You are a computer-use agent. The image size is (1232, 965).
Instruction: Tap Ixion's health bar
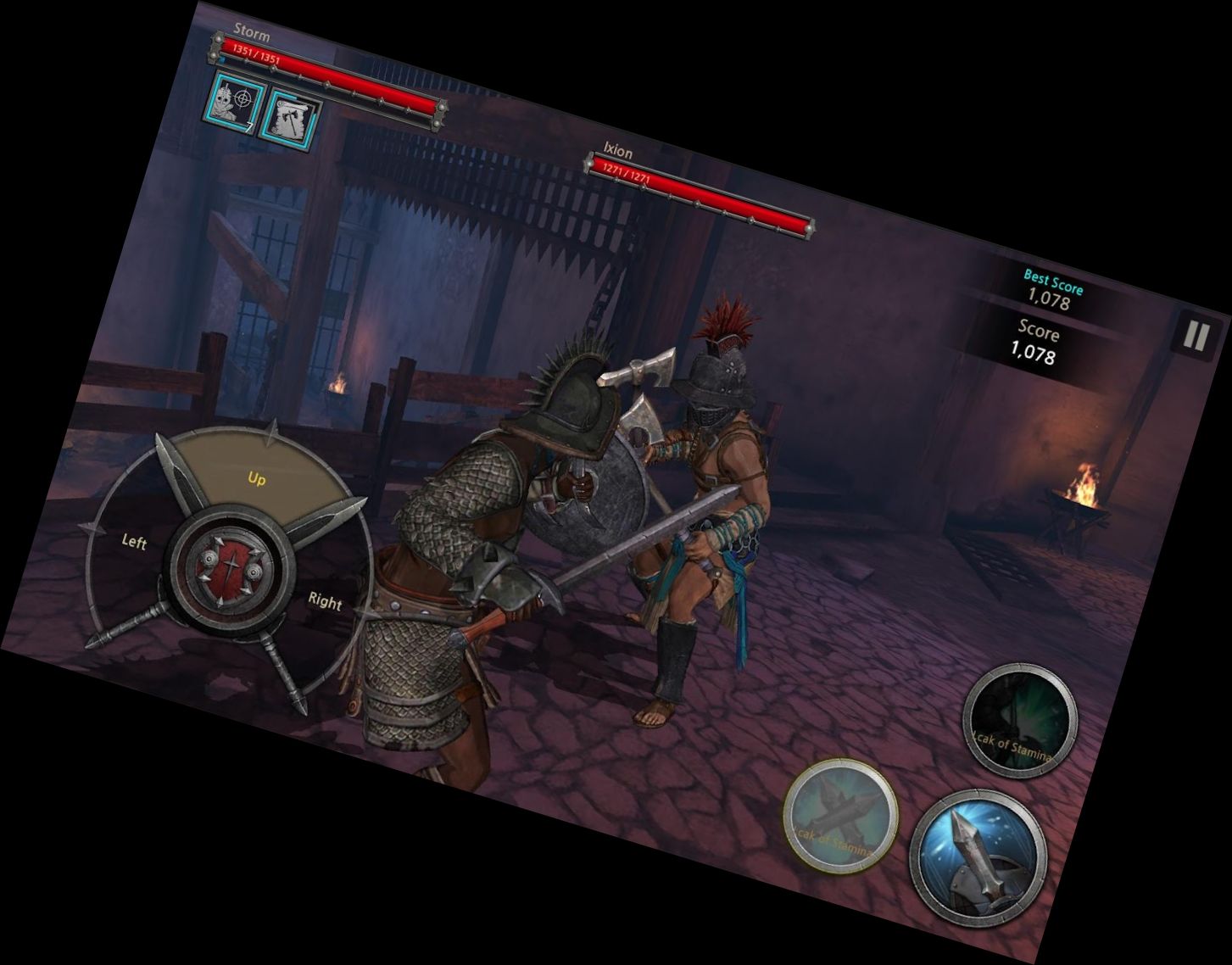click(700, 194)
